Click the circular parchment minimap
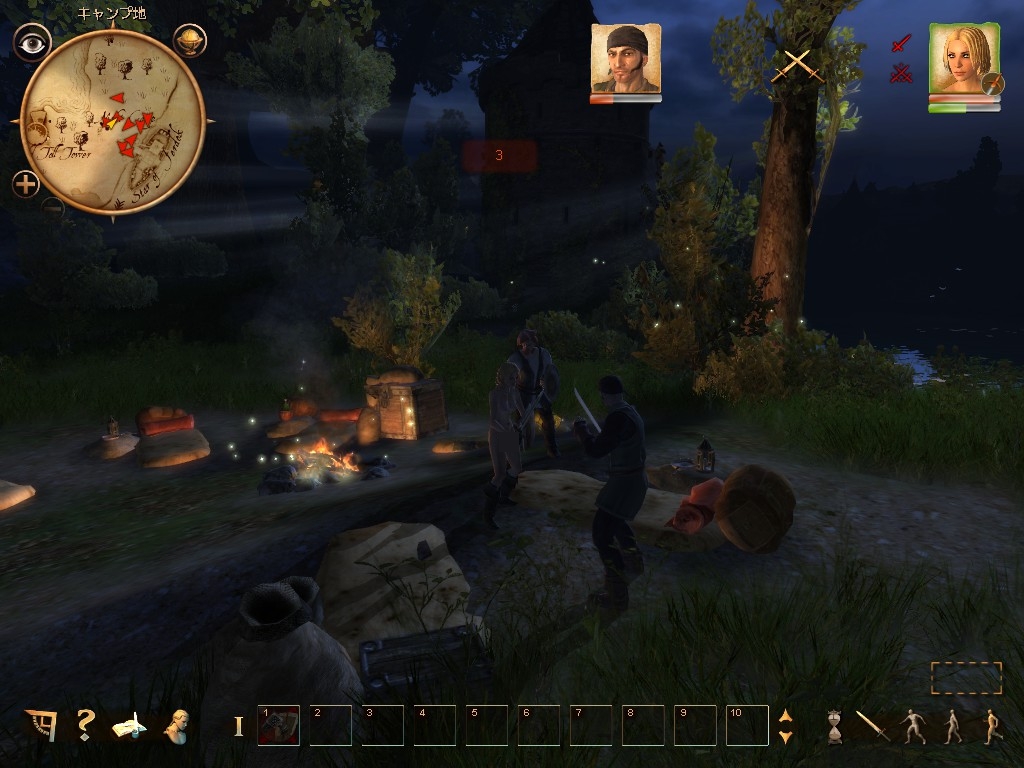This screenshot has width=1024, height=768. (112, 122)
